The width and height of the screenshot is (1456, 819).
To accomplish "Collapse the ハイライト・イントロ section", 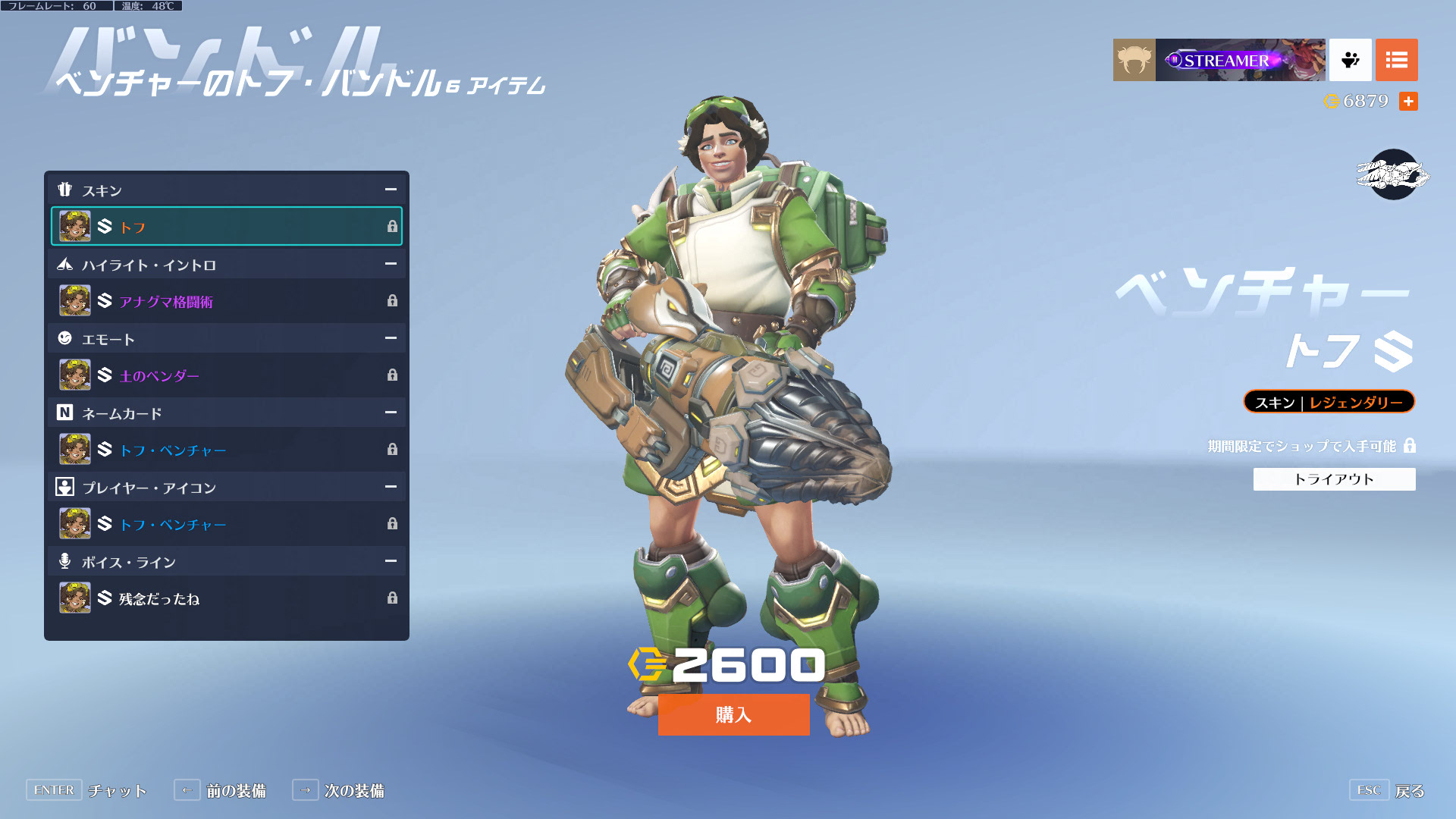I will tap(391, 264).
